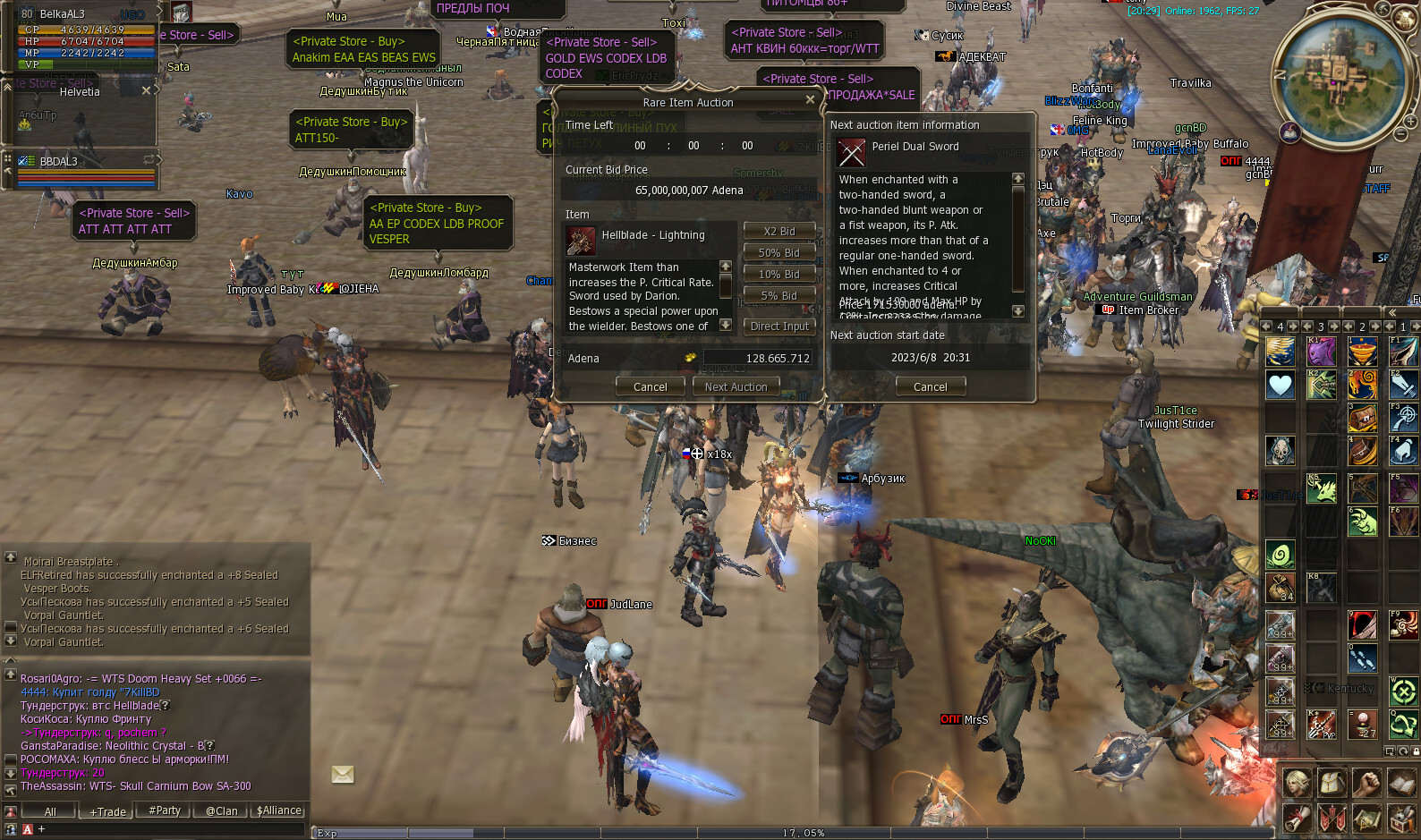Use the white heart skill icon

(x=1281, y=385)
